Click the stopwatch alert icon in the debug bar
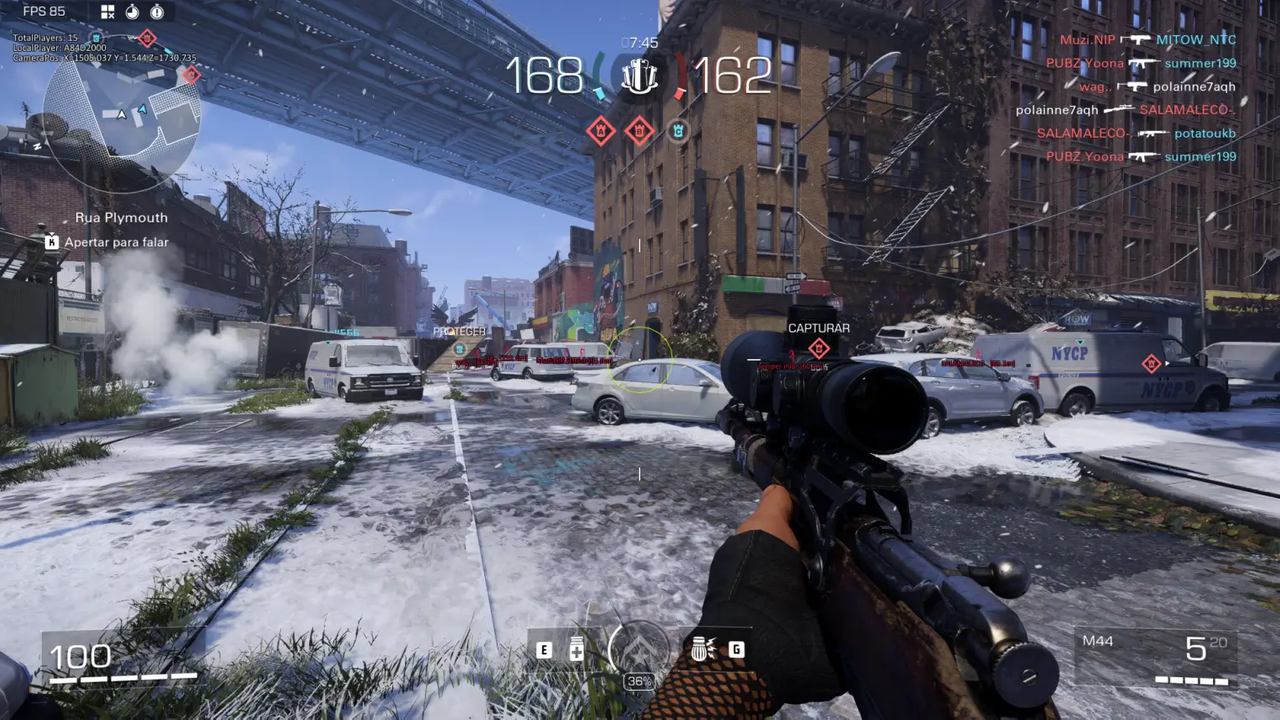The image size is (1280, 720). [x=157, y=11]
